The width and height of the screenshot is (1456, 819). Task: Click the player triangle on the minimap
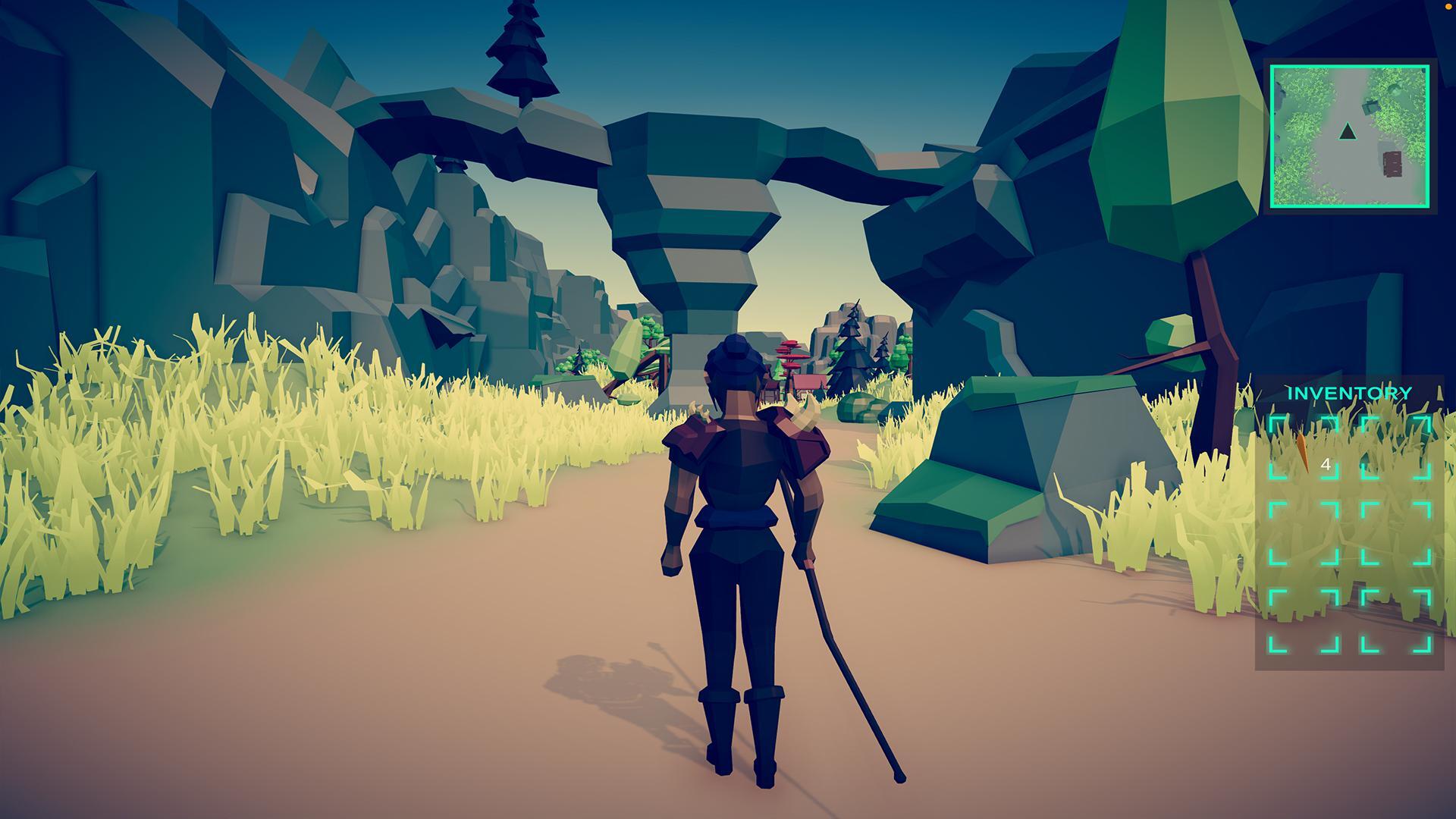(1348, 132)
